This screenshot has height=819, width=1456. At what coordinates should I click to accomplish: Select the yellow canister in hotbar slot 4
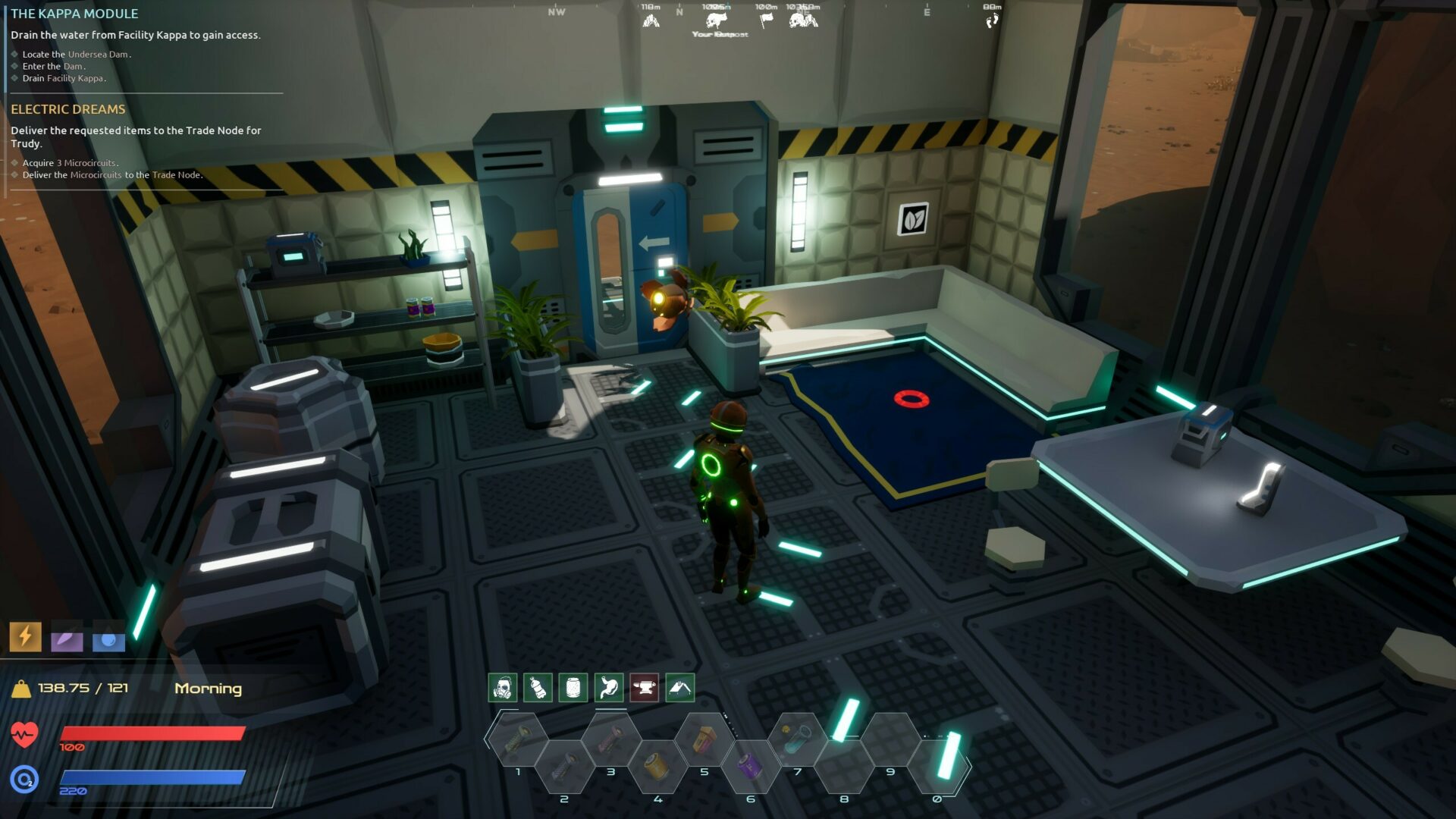pyautogui.click(x=657, y=766)
